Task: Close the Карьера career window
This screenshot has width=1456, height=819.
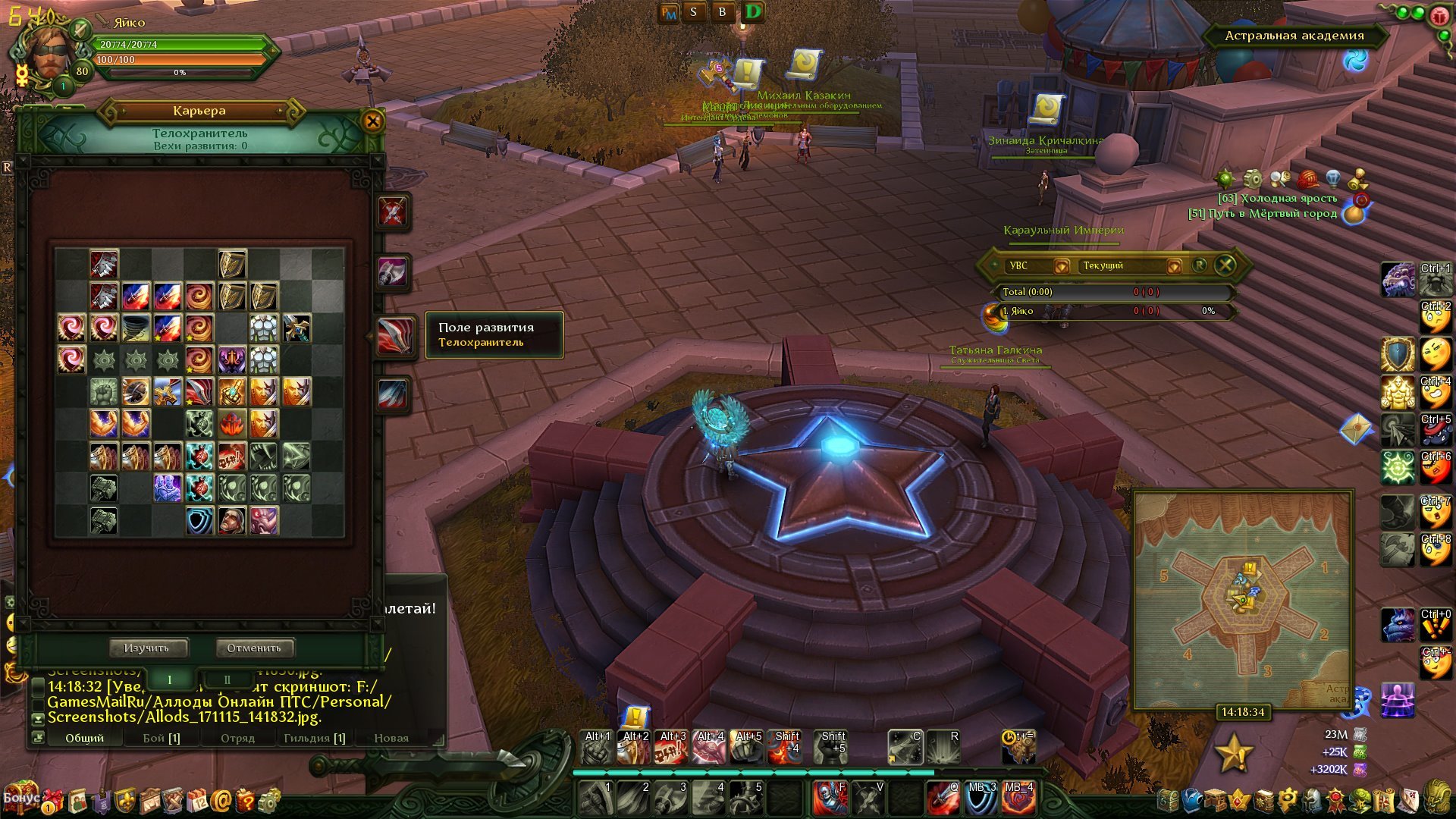Action: tap(372, 121)
